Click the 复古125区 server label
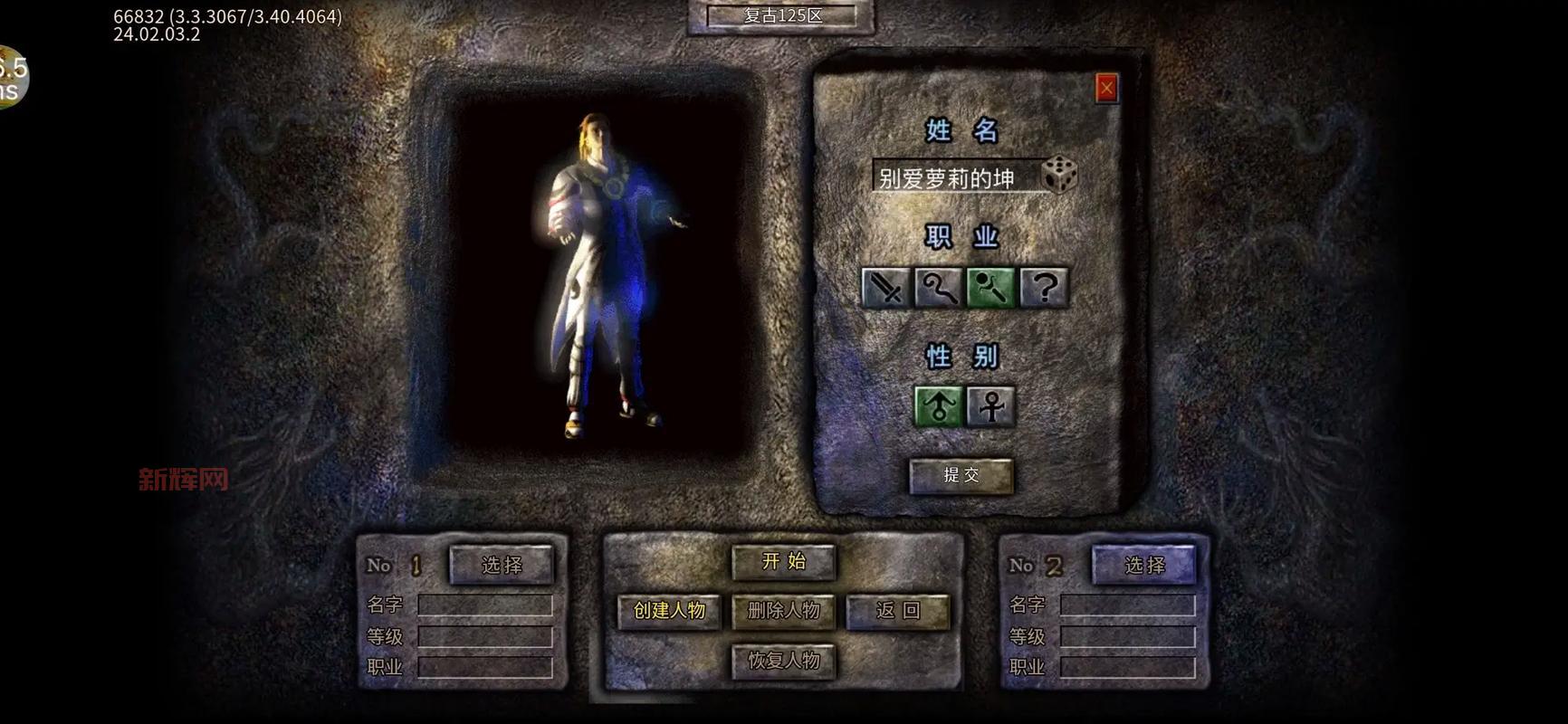The image size is (1568, 724). pos(782,15)
